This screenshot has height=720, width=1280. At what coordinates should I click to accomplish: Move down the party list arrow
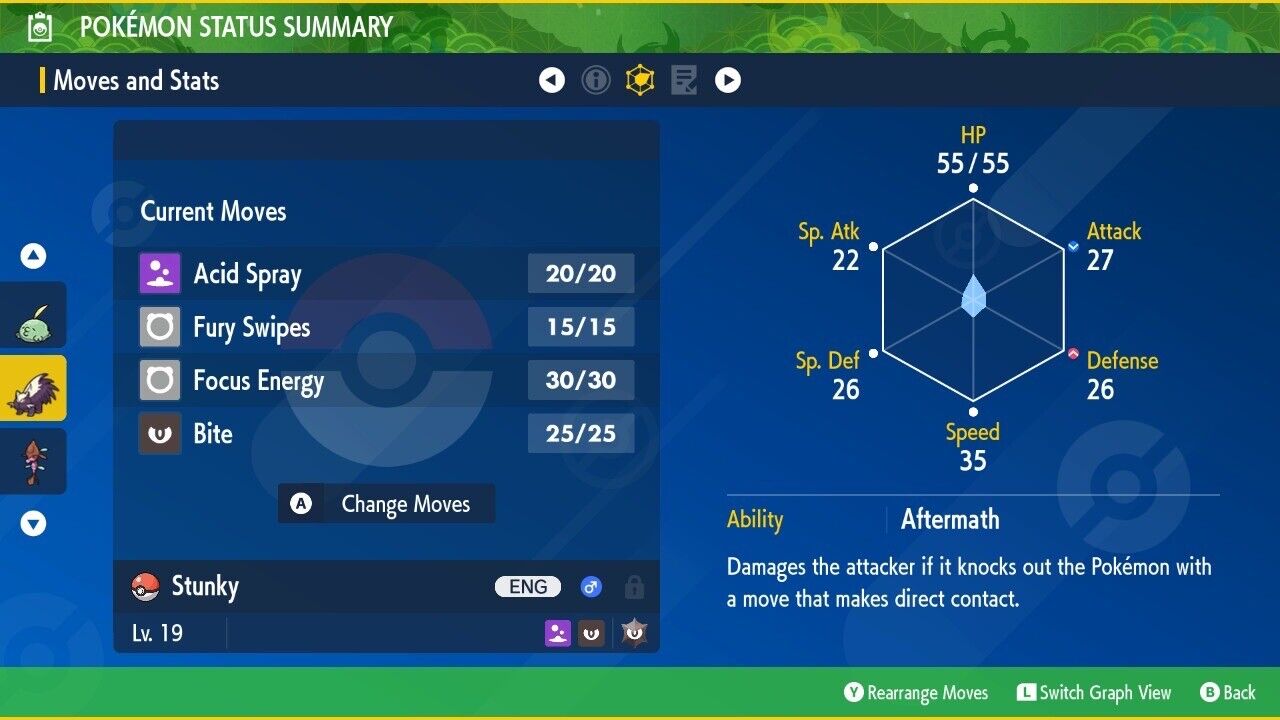[33, 523]
